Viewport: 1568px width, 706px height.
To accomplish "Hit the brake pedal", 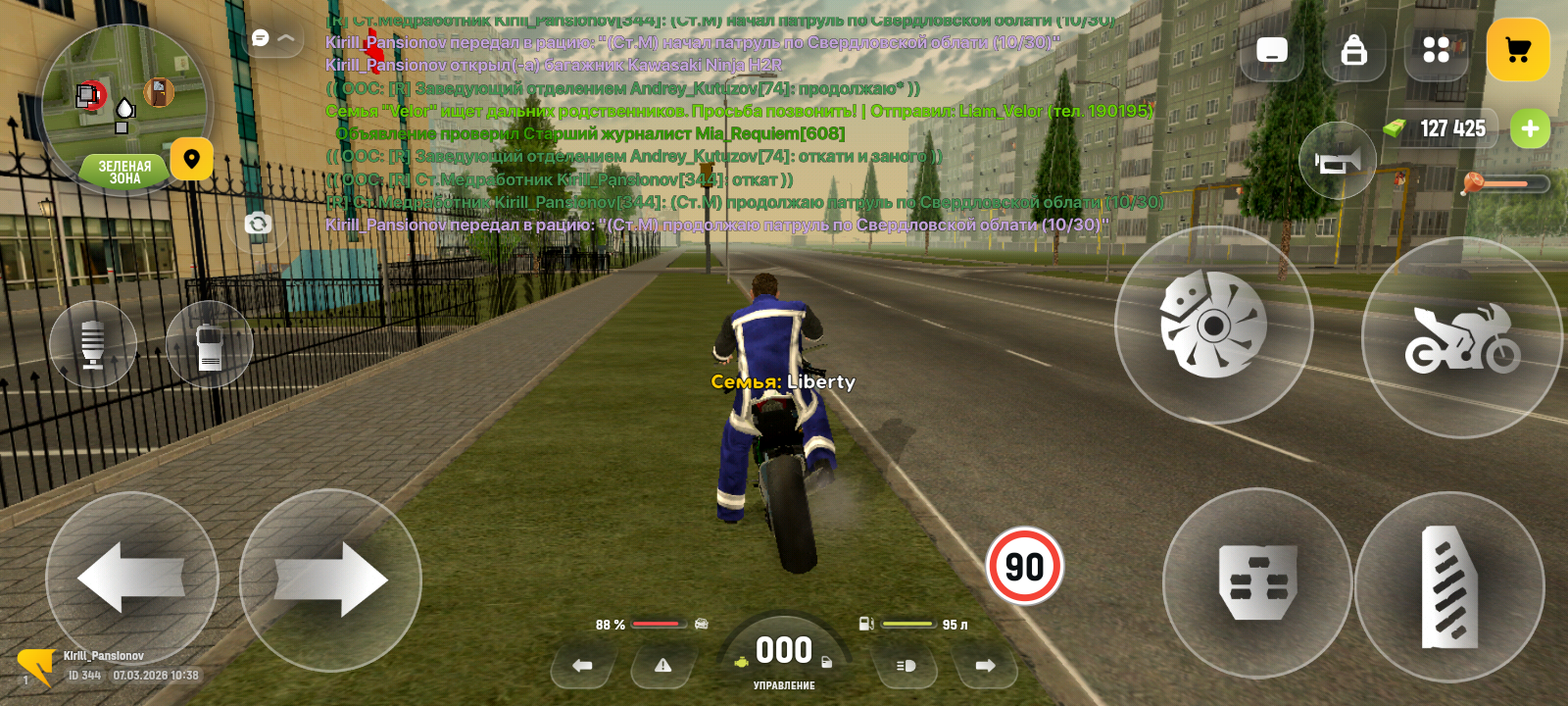I will [1257, 583].
